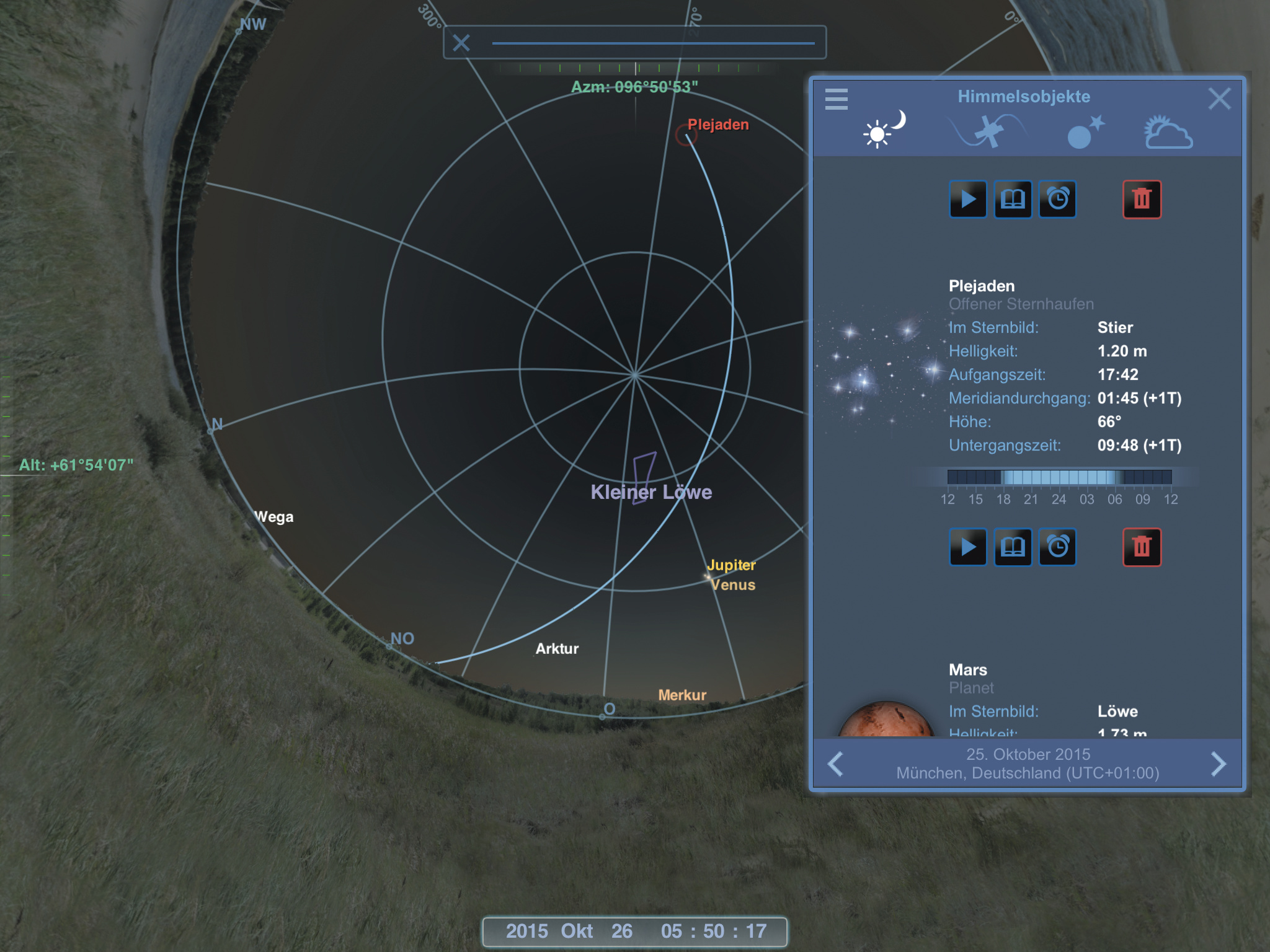Viewport: 1270px width, 952px height.
Task: Set an alarm for Mars
Action: click(1058, 547)
